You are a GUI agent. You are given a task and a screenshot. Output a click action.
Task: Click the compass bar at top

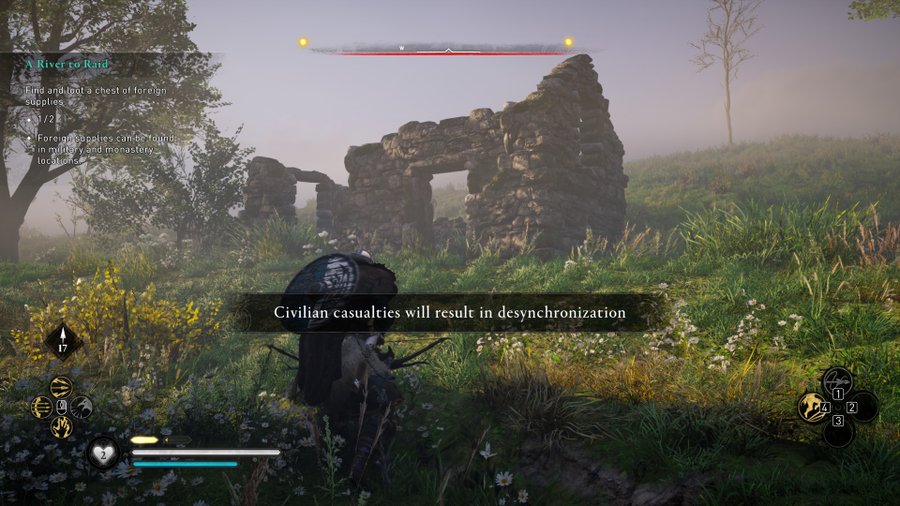tap(448, 48)
